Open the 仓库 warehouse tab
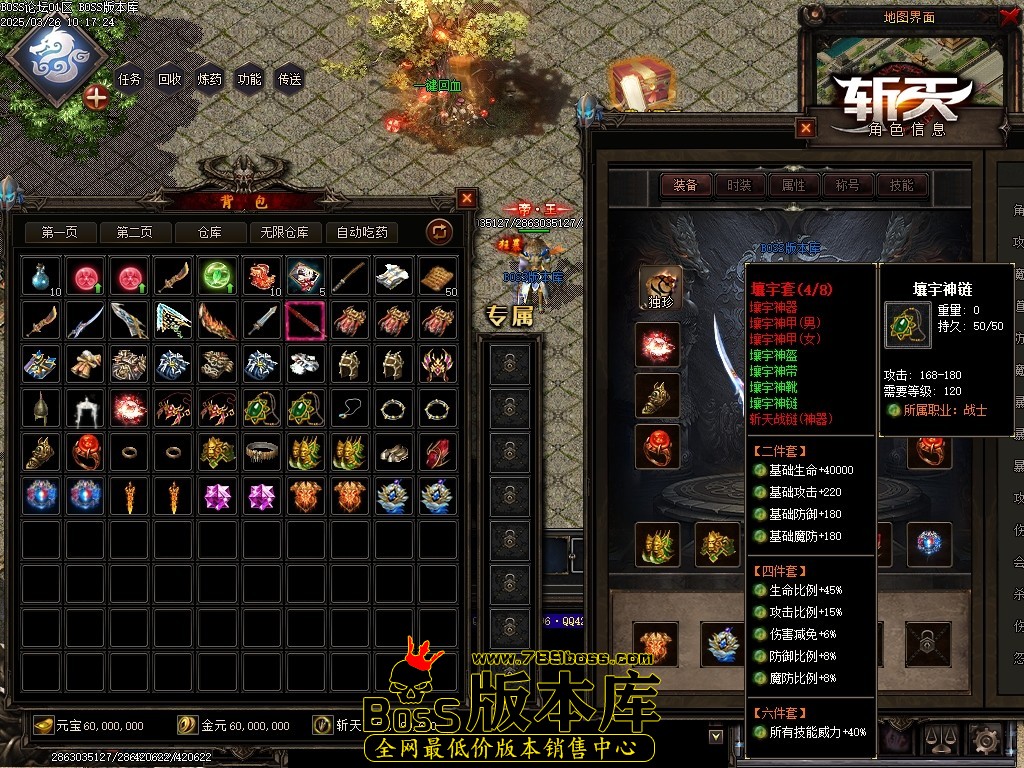 coord(209,233)
